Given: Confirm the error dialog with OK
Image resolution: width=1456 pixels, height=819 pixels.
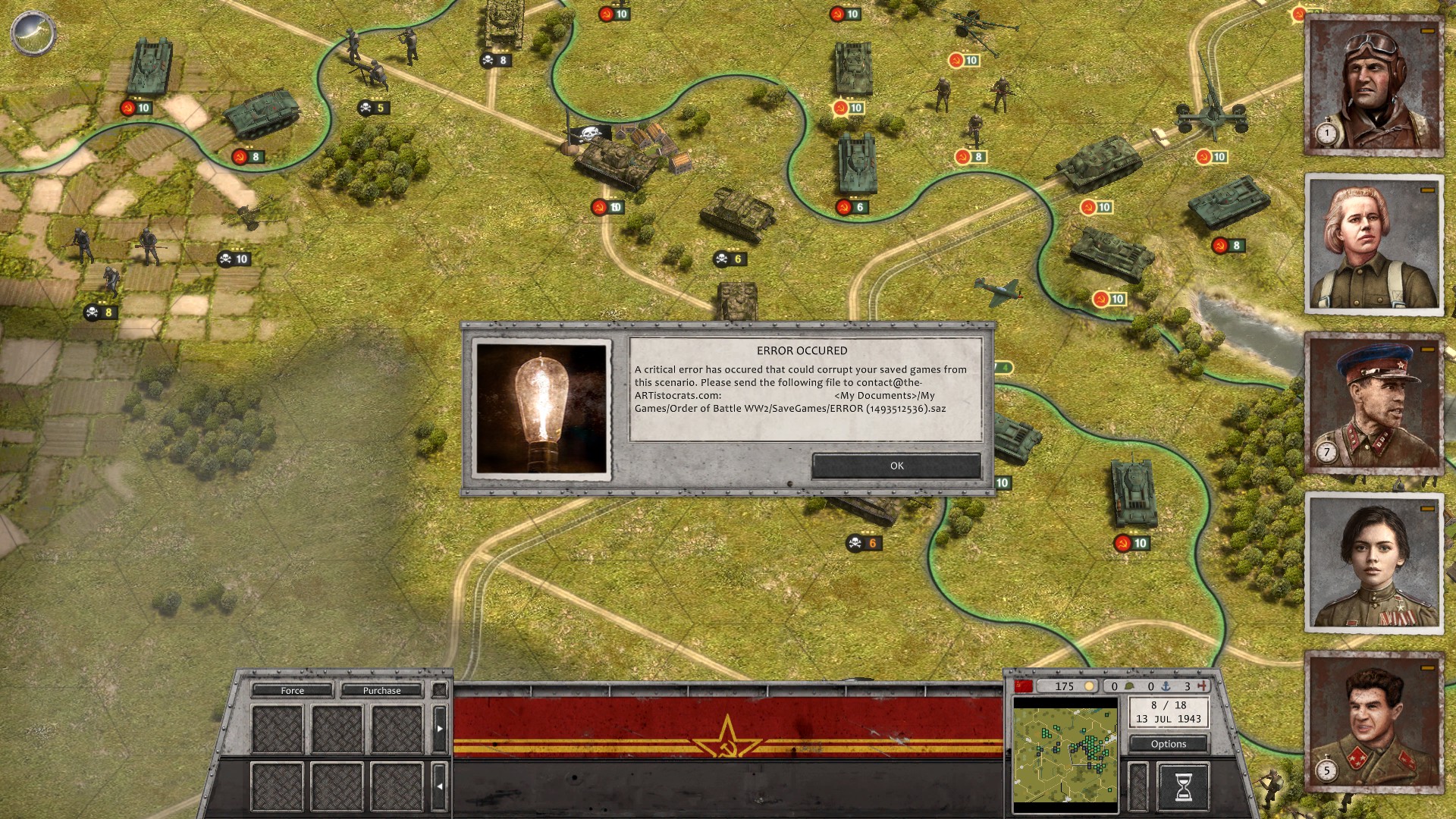Looking at the screenshot, I should [896, 466].
